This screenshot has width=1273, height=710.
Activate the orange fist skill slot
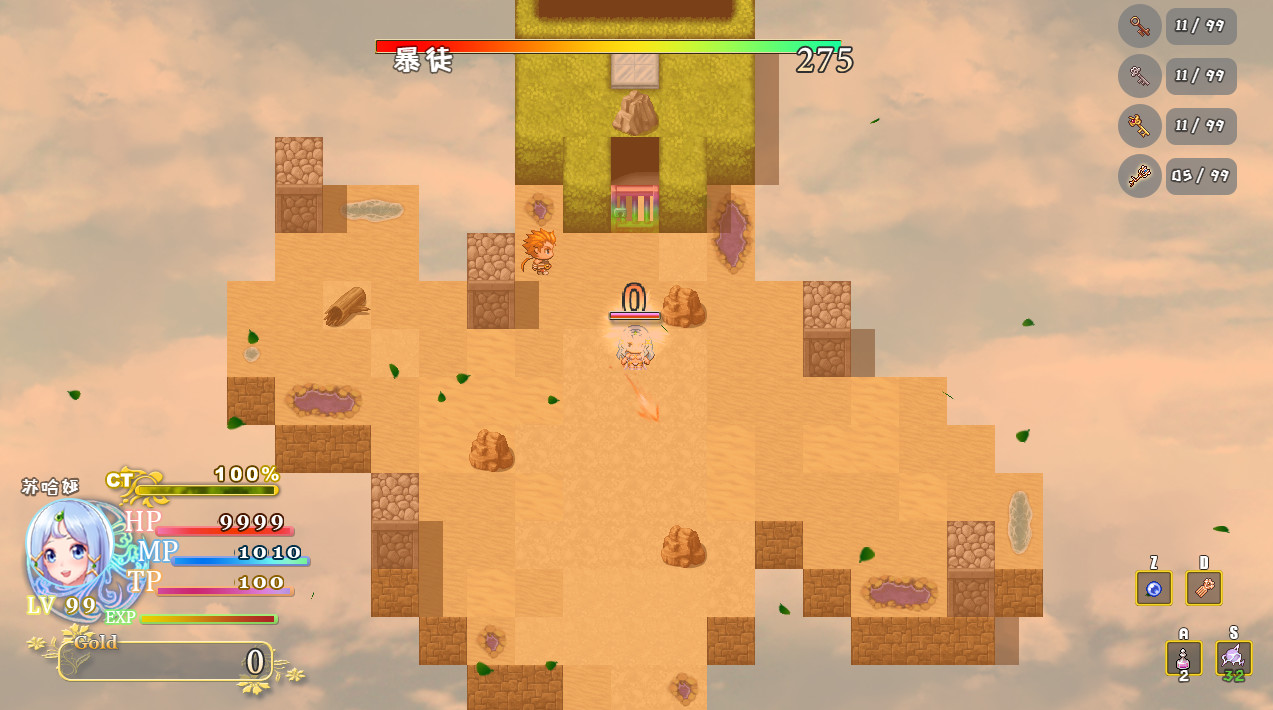(x=1203, y=588)
